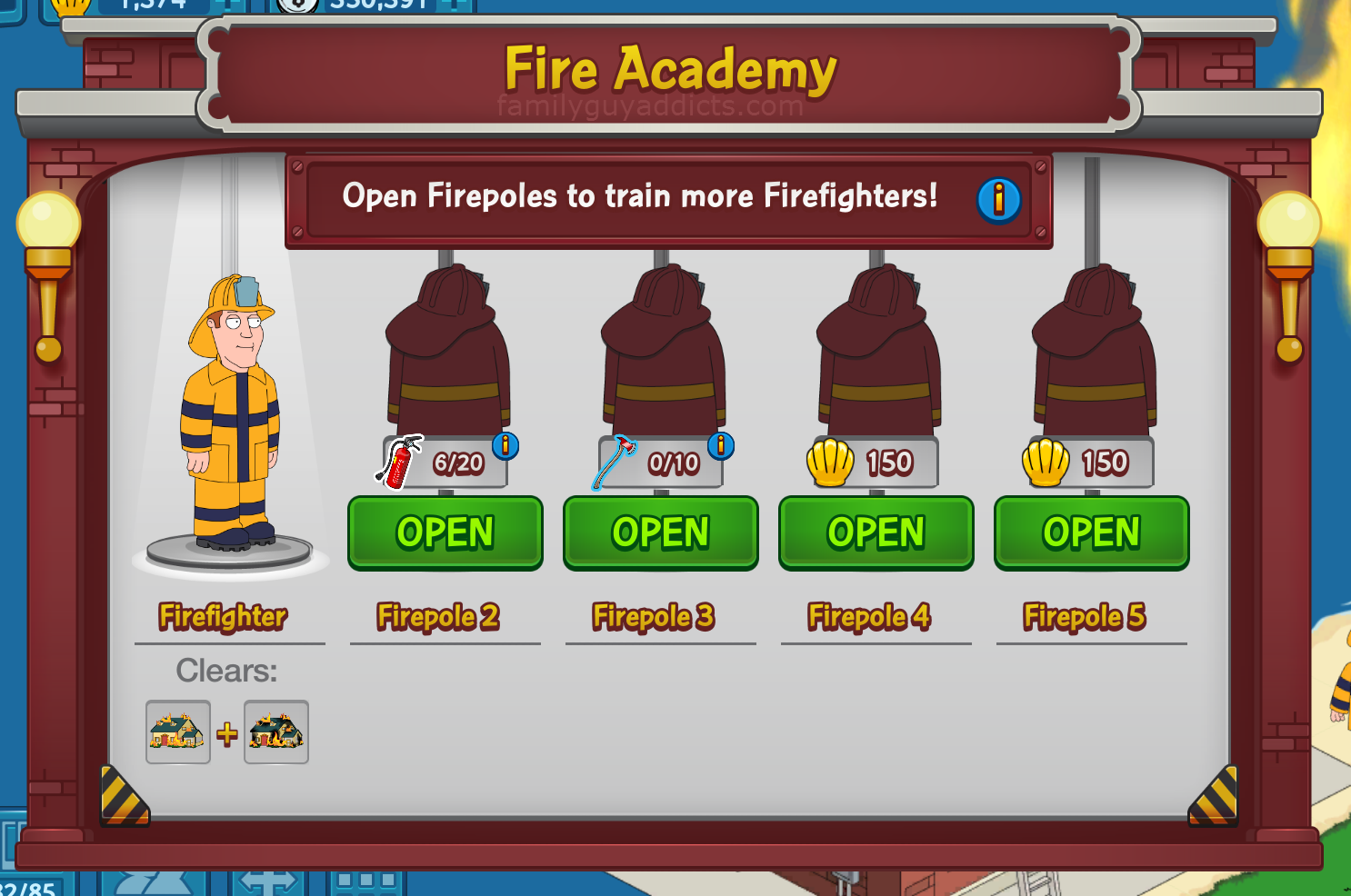Click OPEN under Firepole 3
The width and height of the screenshot is (1351, 896).
[x=660, y=533]
